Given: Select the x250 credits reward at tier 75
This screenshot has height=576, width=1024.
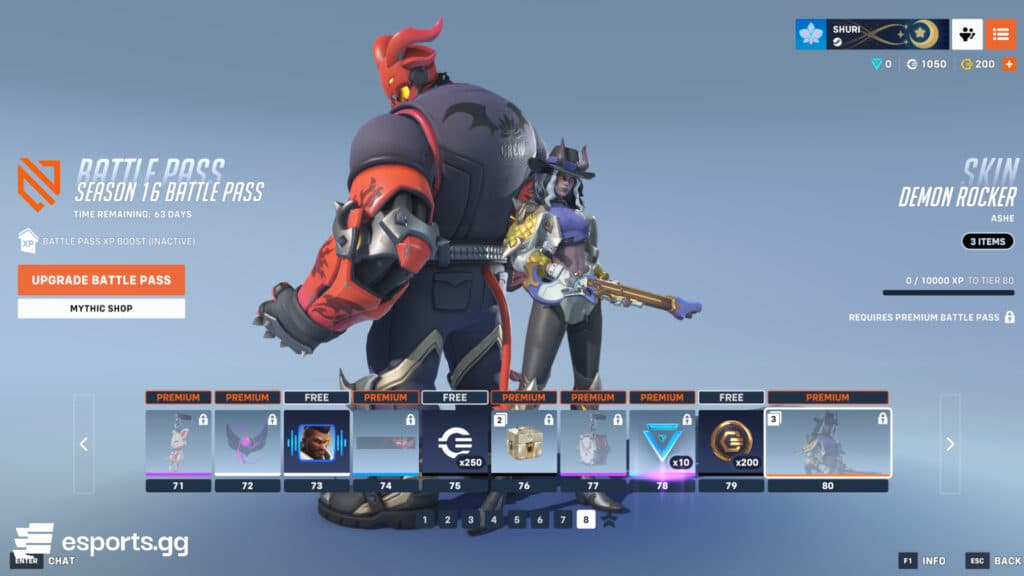Looking at the screenshot, I should [454, 441].
